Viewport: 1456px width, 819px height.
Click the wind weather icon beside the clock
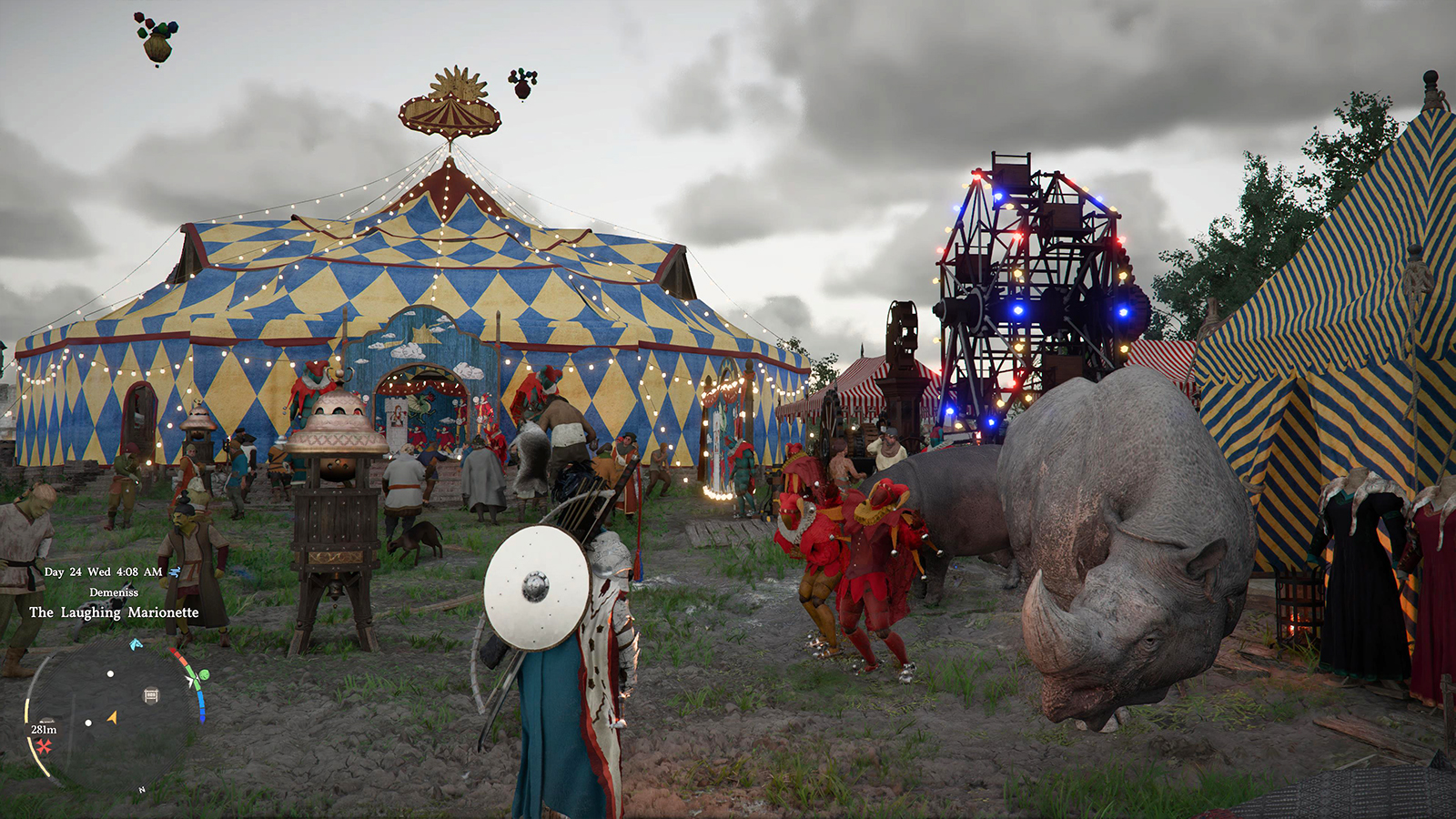[175, 572]
